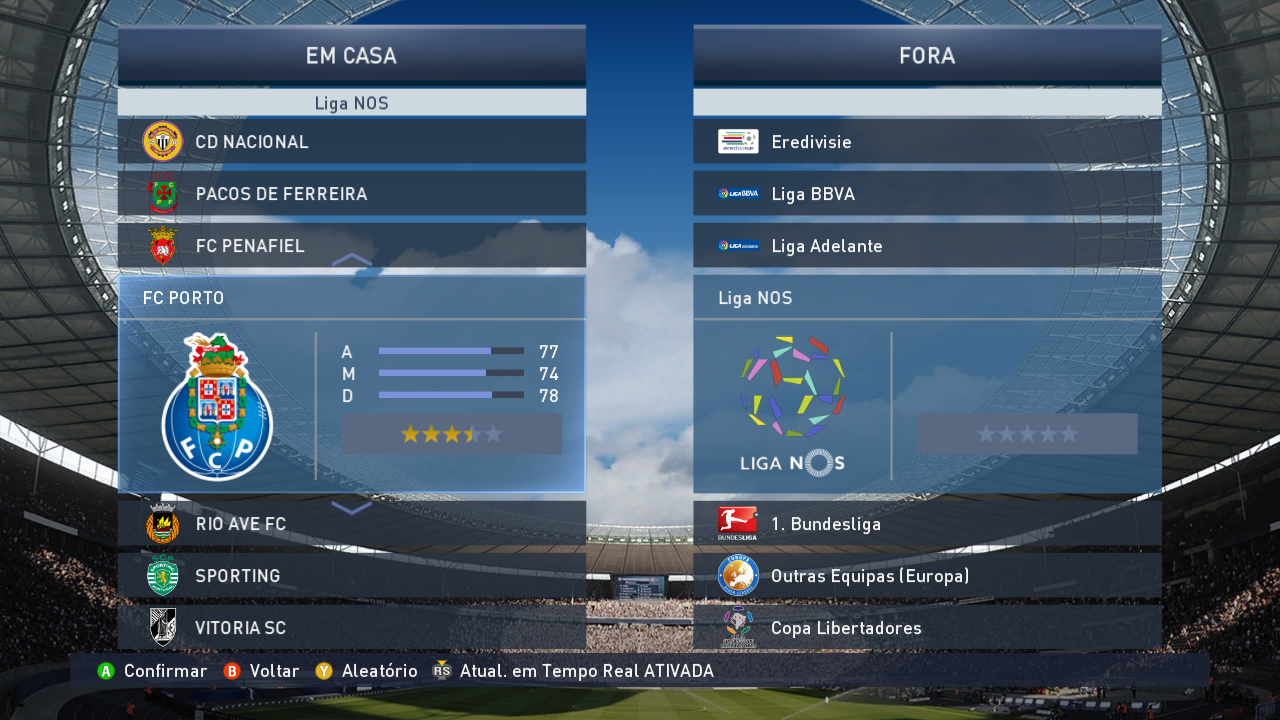Choose 1. Bundesliga in the away list
The image size is (1280, 720).
point(927,524)
